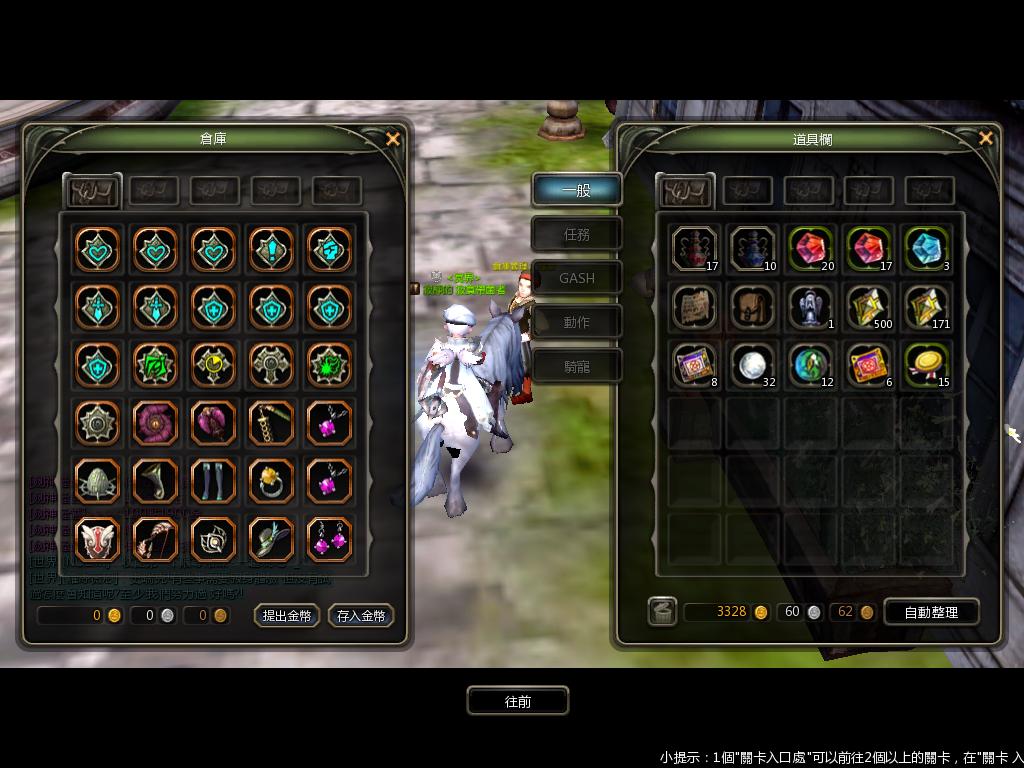This screenshot has width=1024, height=768.
Task: Select the red potion stack of 17
Action: click(696, 250)
